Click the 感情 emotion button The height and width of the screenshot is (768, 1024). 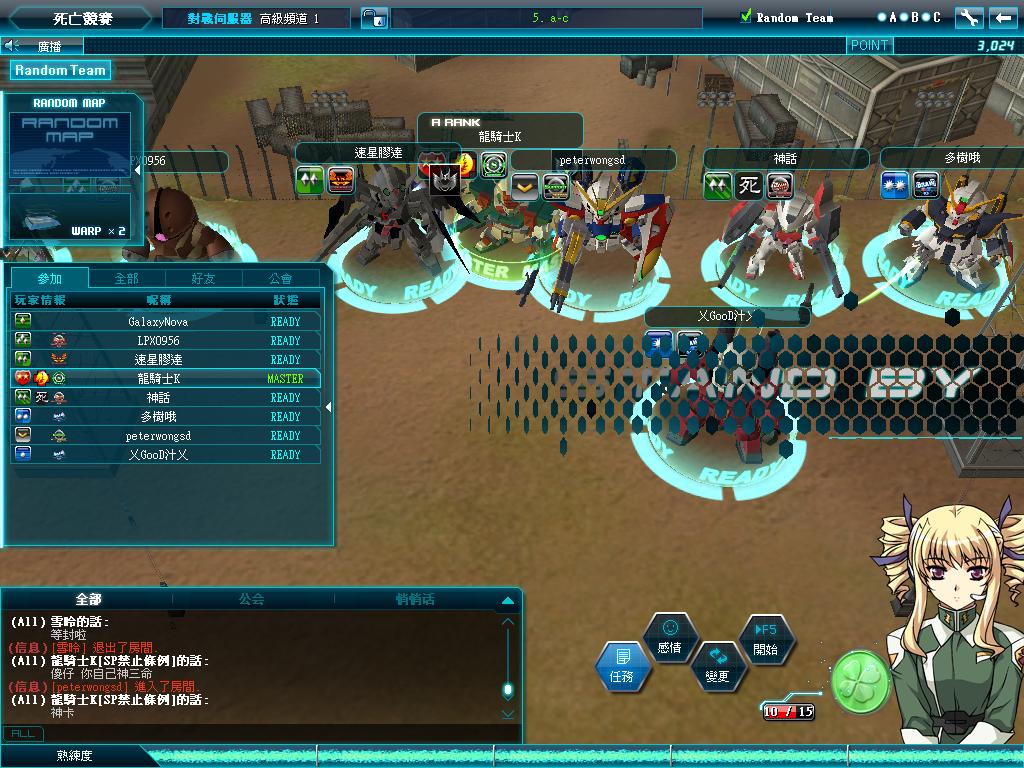tap(670, 637)
